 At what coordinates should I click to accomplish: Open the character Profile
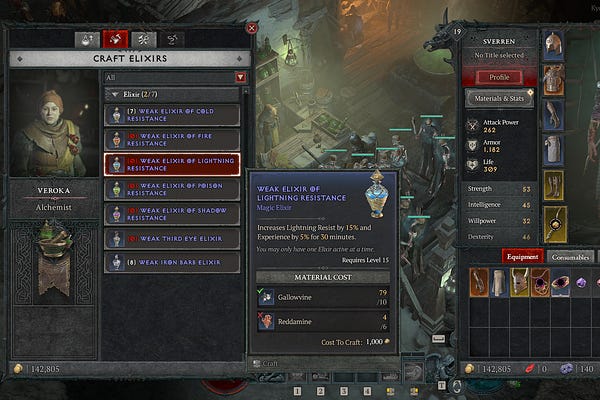499,77
